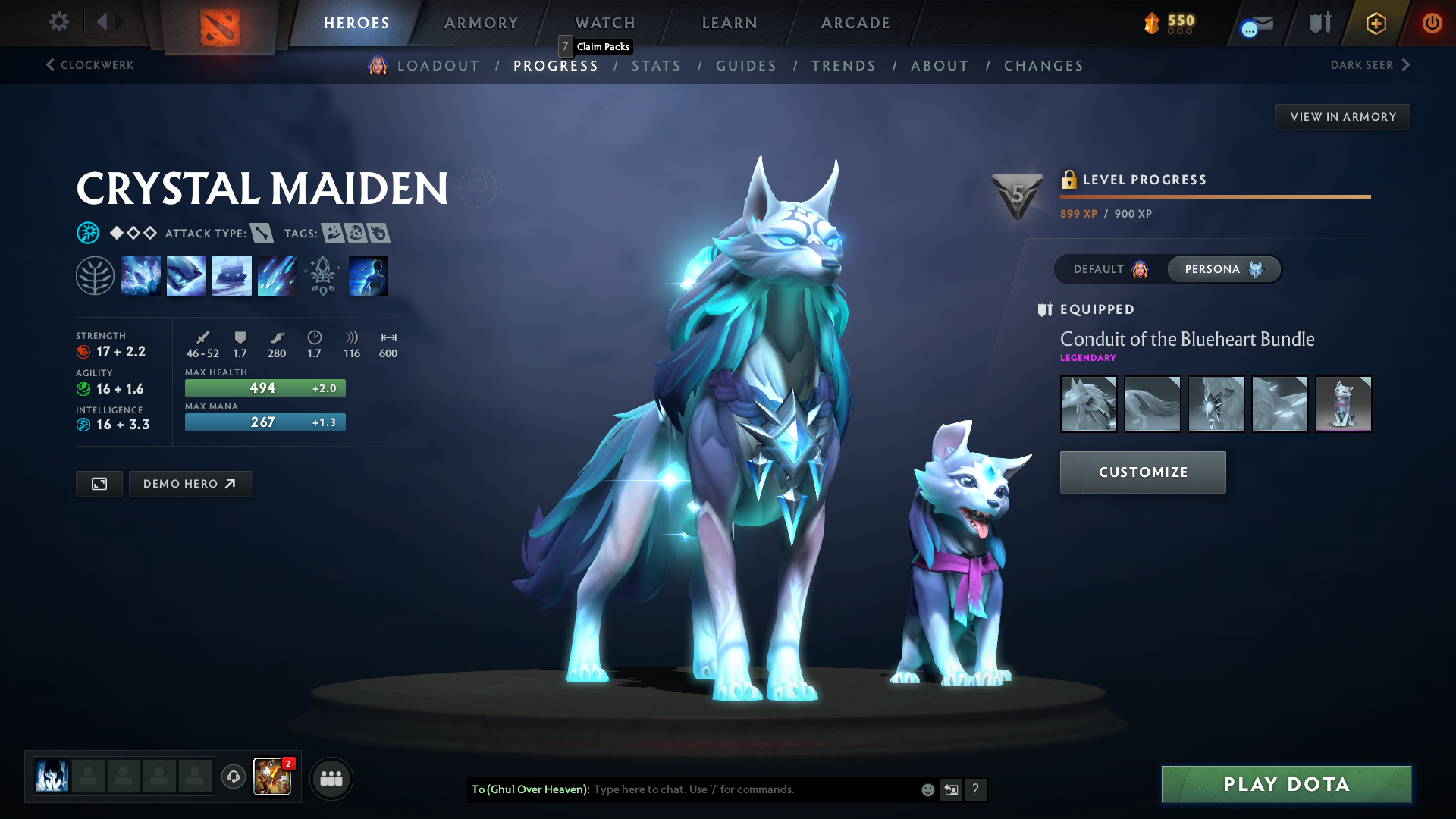Select Crystal Maiden's Frostbite ability icon
The image size is (1456, 819).
pos(187,275)
